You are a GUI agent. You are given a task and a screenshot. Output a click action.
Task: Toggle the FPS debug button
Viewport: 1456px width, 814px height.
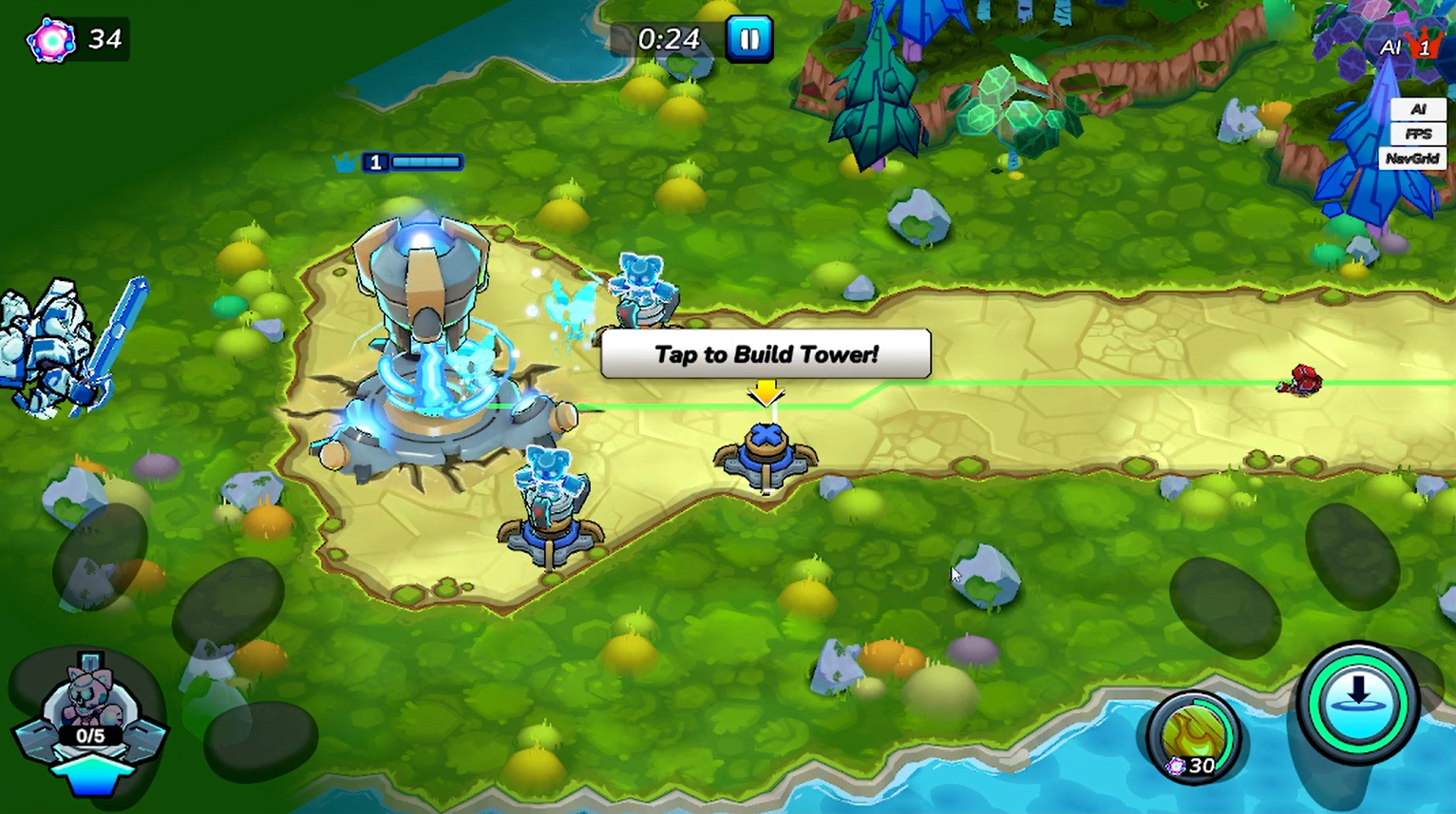(1417, 134)
